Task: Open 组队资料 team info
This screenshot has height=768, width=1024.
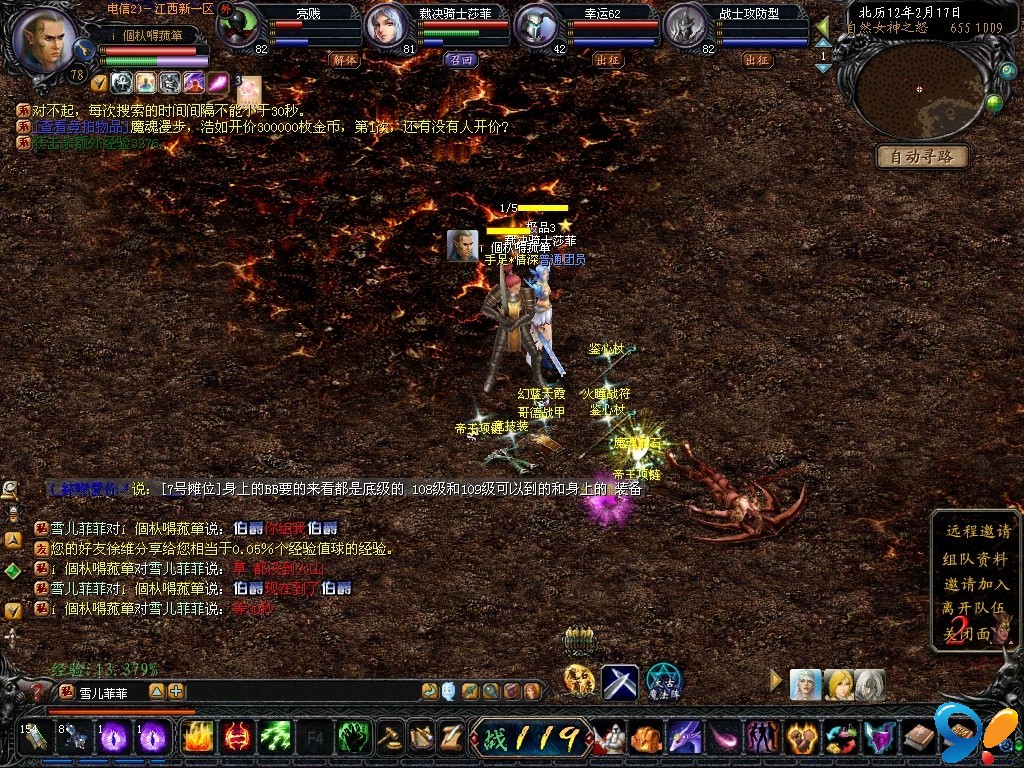Action: pyautogui.click(x=976, y=558)
